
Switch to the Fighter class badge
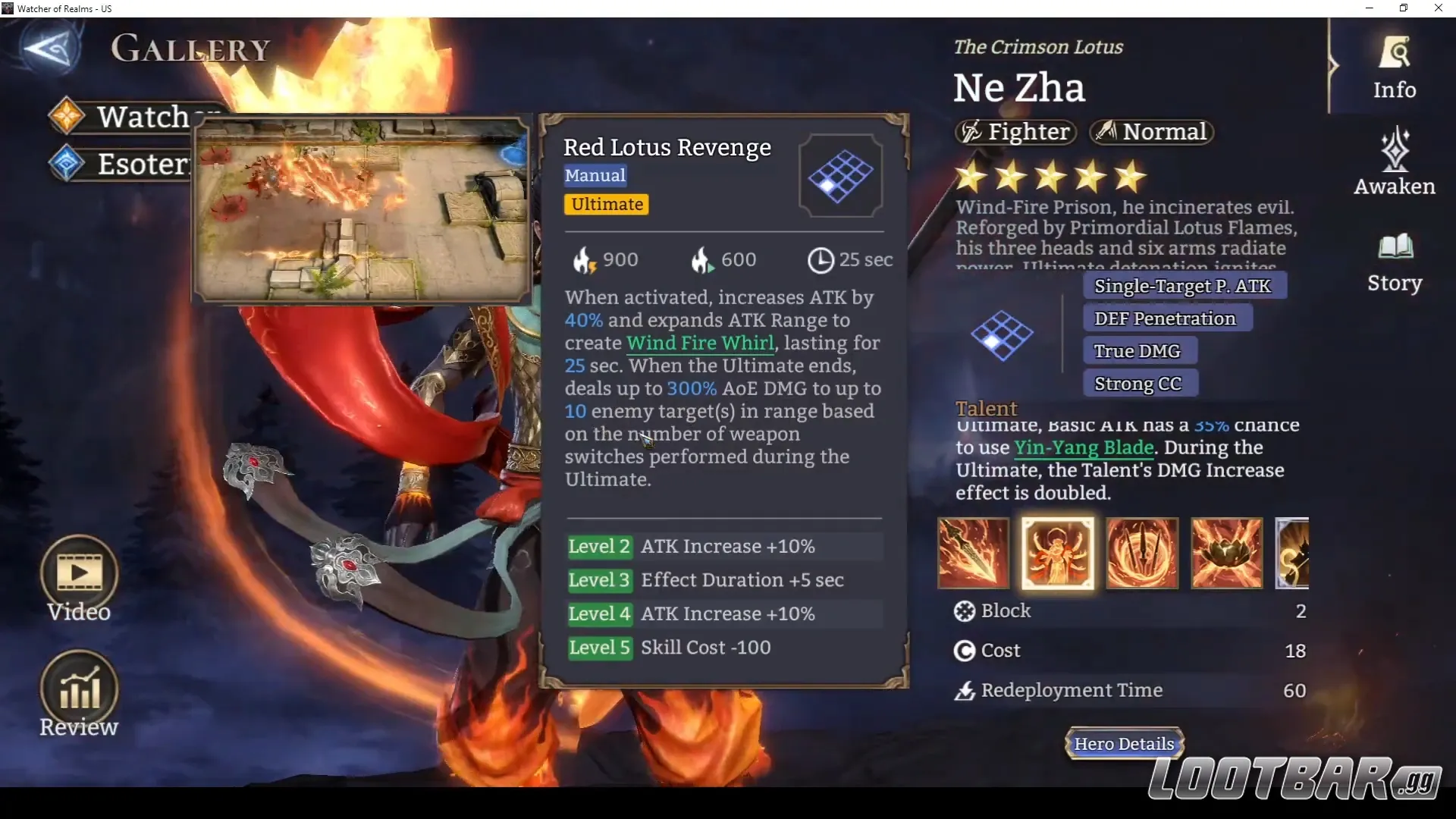tap(1015, 131)
